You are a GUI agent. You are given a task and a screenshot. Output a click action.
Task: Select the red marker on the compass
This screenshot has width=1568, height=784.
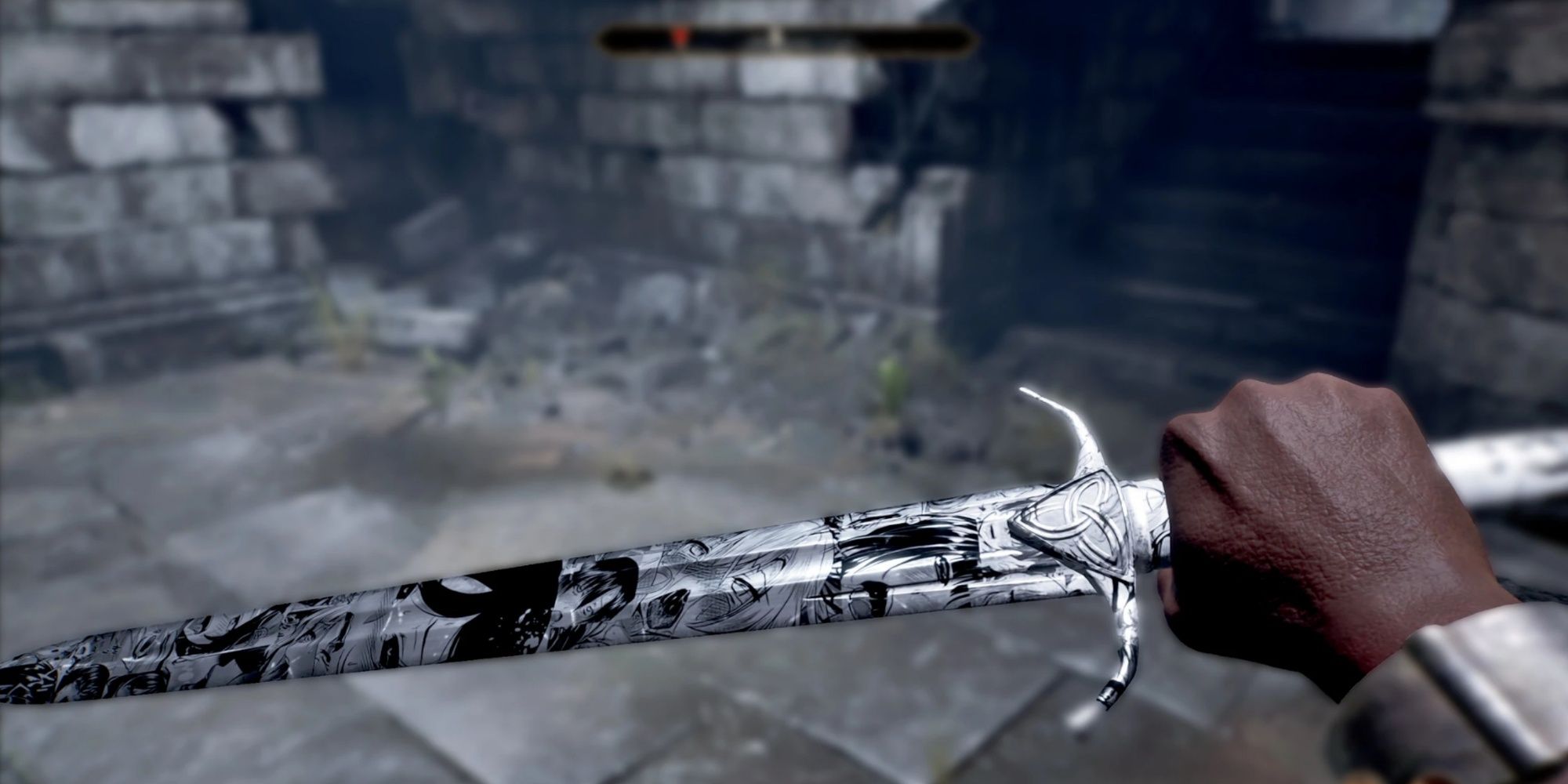point(681,37)
